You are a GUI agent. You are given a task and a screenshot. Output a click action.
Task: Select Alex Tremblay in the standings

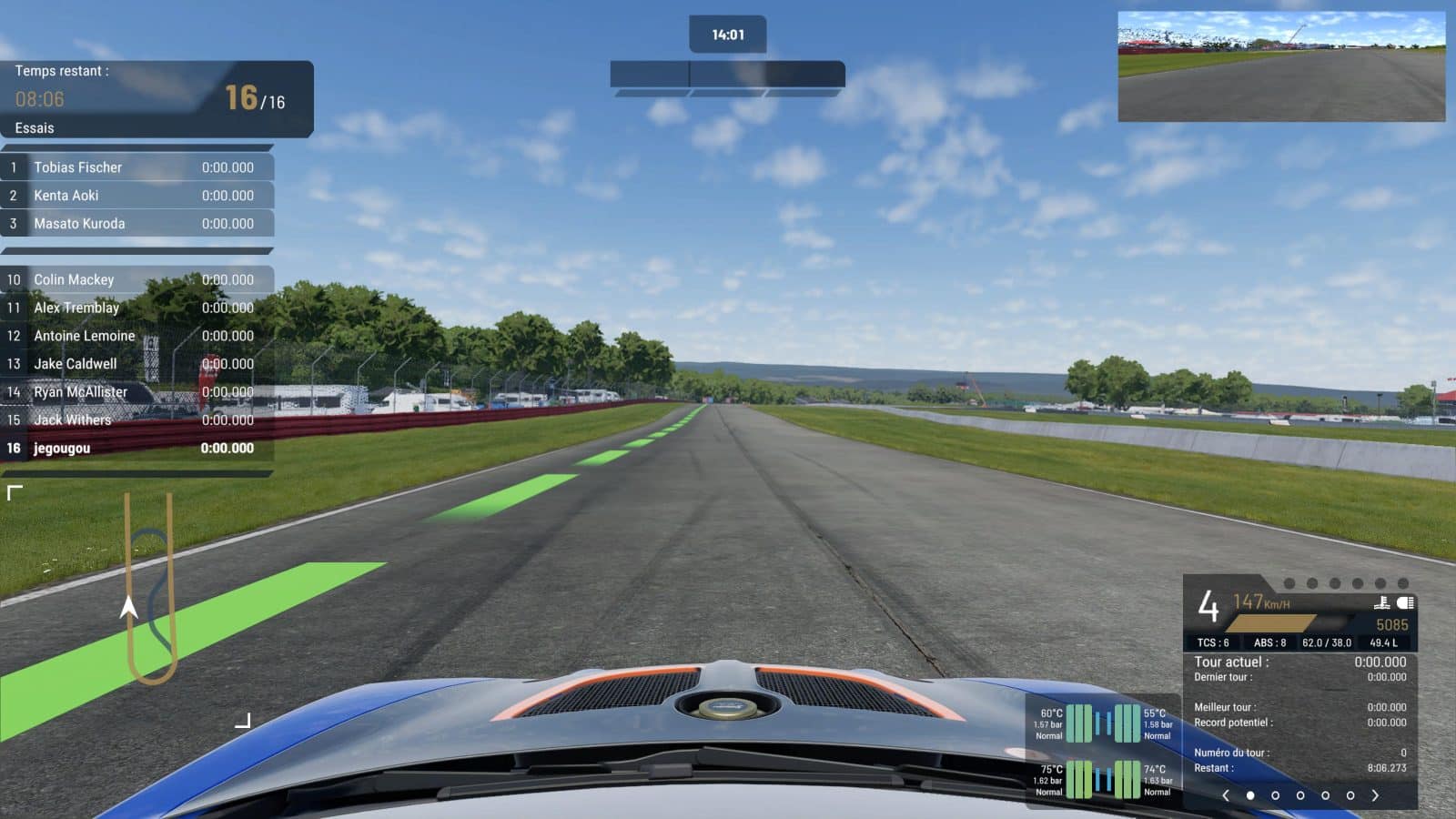136,308
